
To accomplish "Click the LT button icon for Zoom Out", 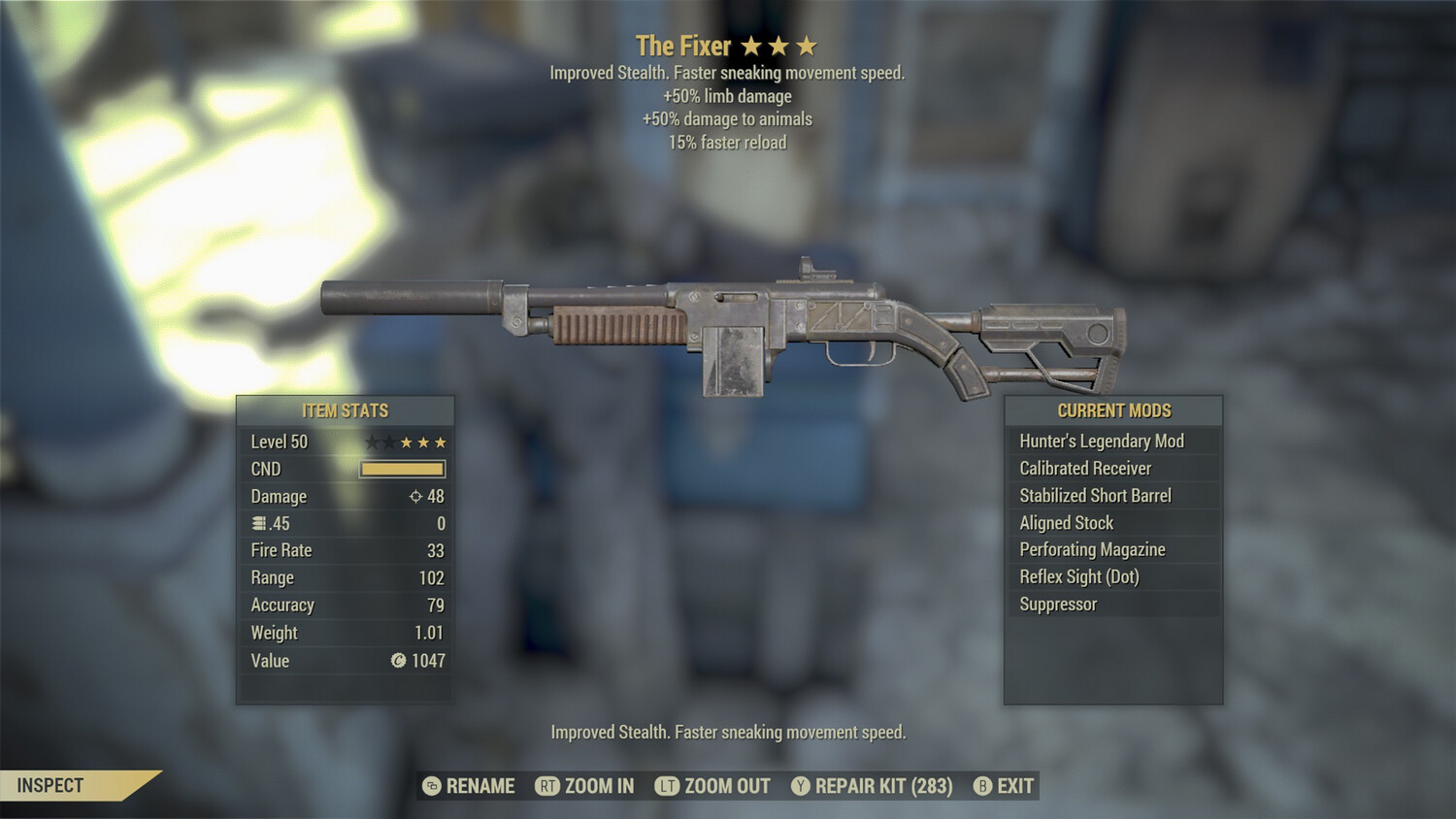I will pos(666,786).
